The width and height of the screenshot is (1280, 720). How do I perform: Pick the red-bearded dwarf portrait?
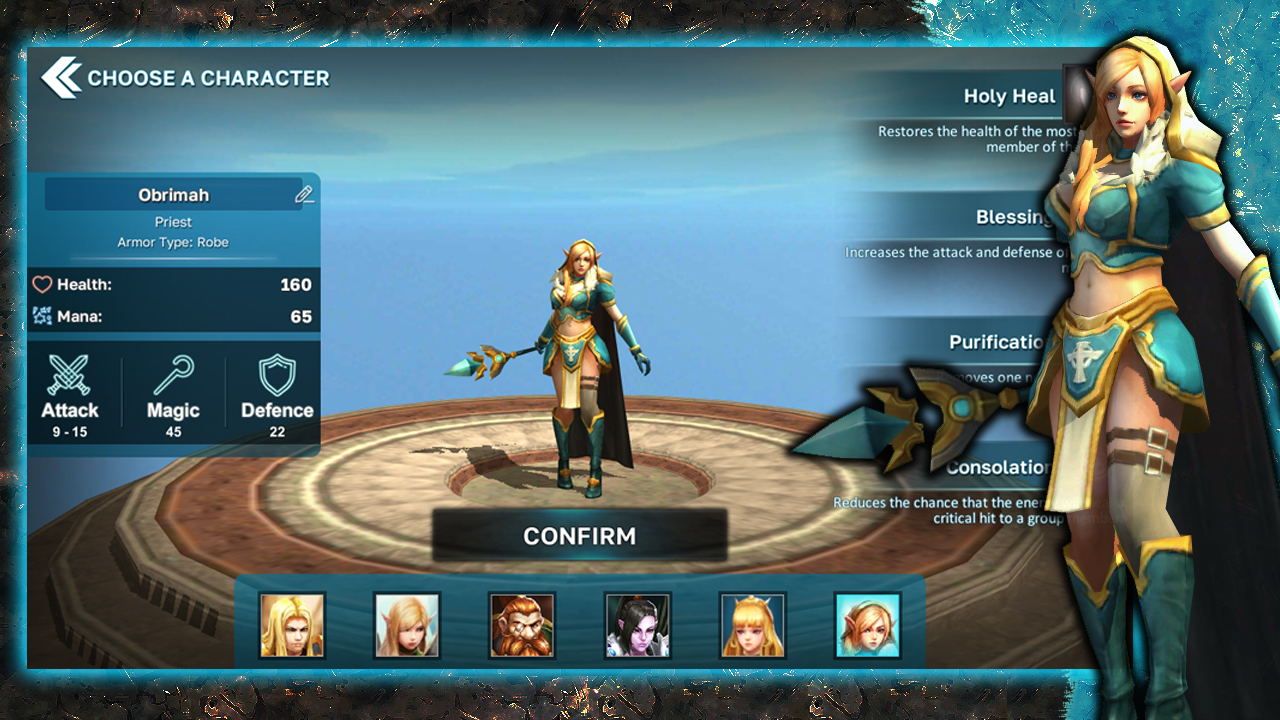point(522,625)
